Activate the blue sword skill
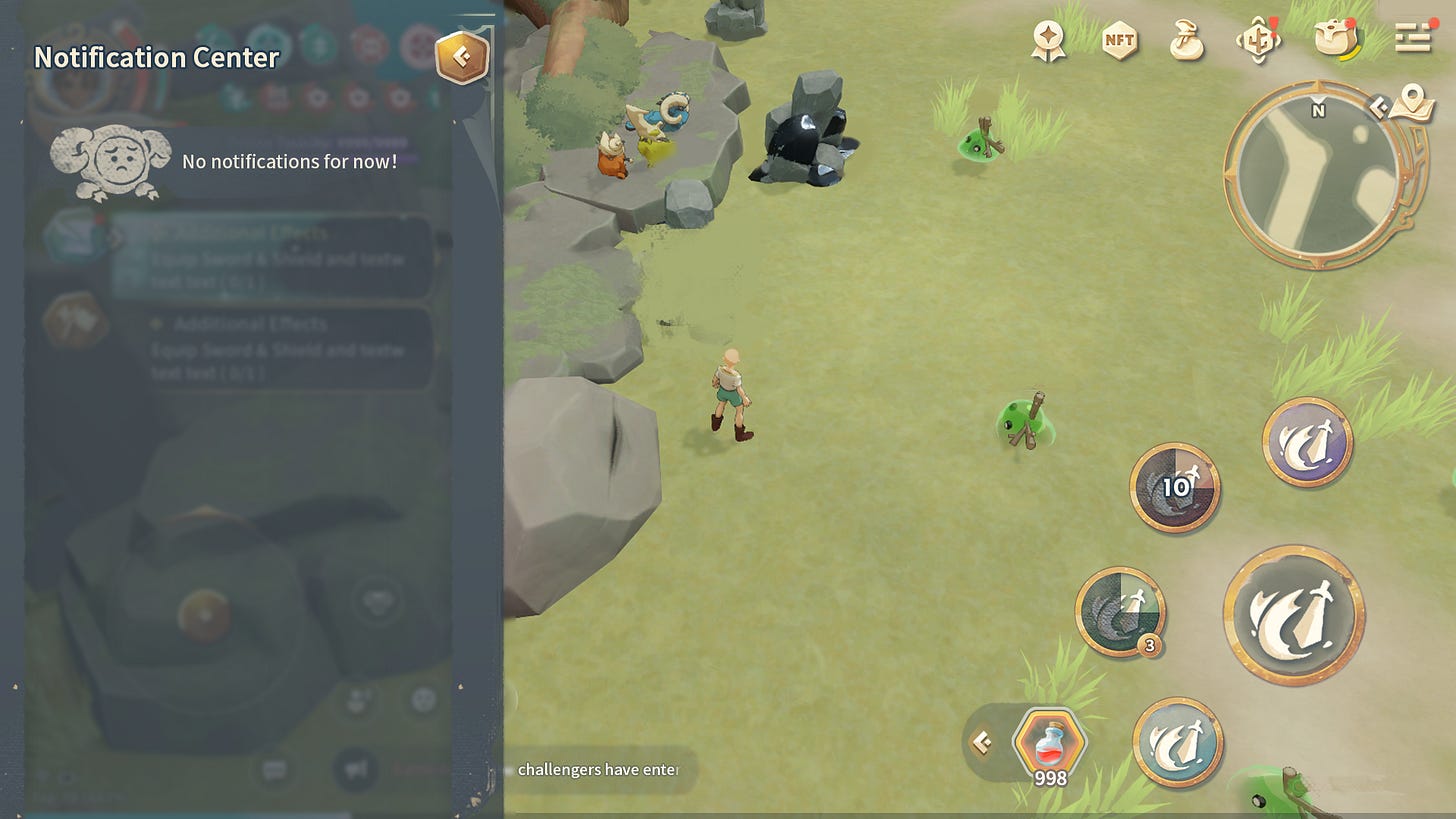The height and width of the screenshot is (819, 1456). [x=1178, y=742]
